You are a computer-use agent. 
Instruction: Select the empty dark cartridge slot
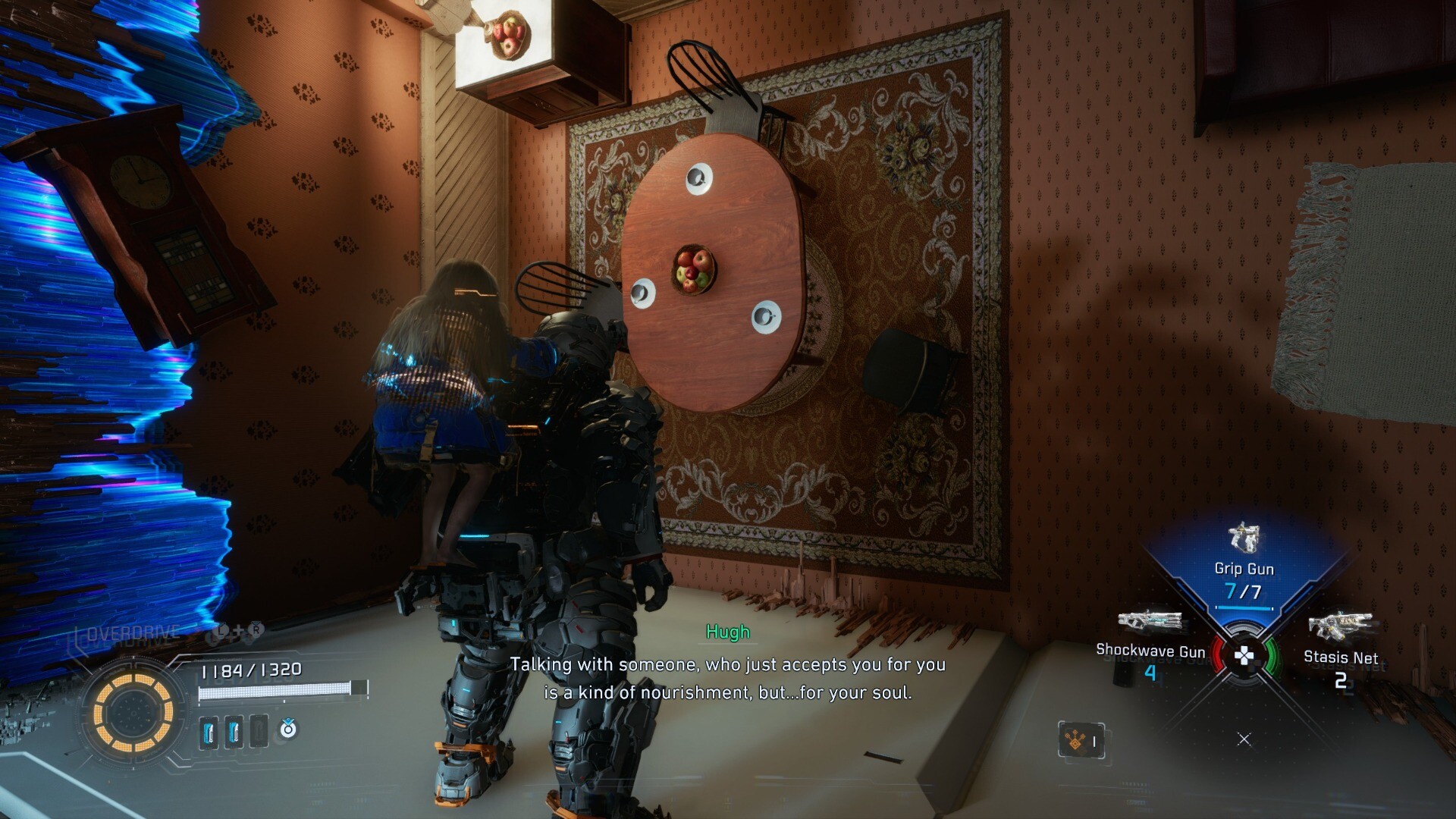(259, 732)
